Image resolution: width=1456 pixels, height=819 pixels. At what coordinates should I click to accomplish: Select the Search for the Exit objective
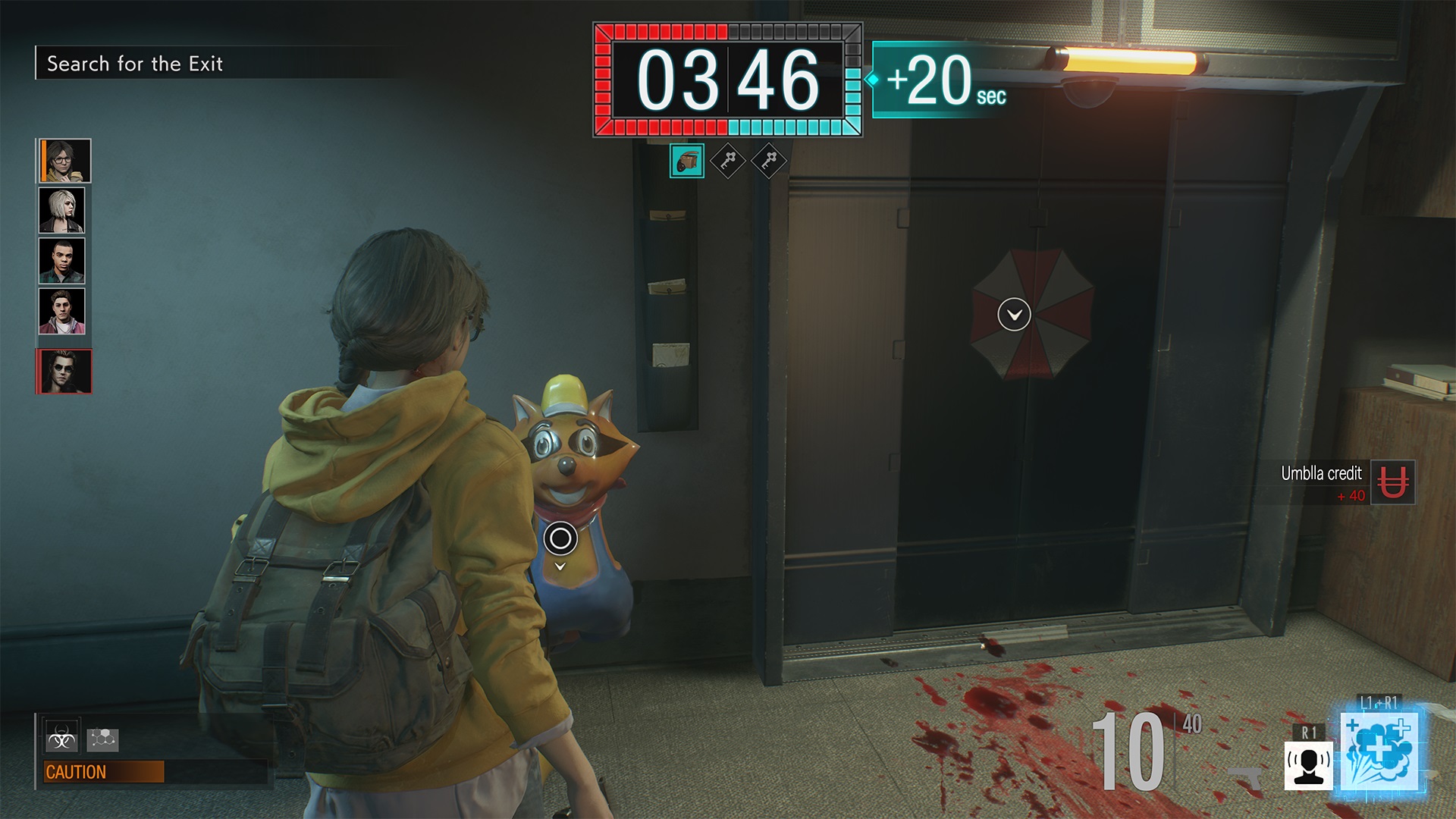[x=135, y=64]
